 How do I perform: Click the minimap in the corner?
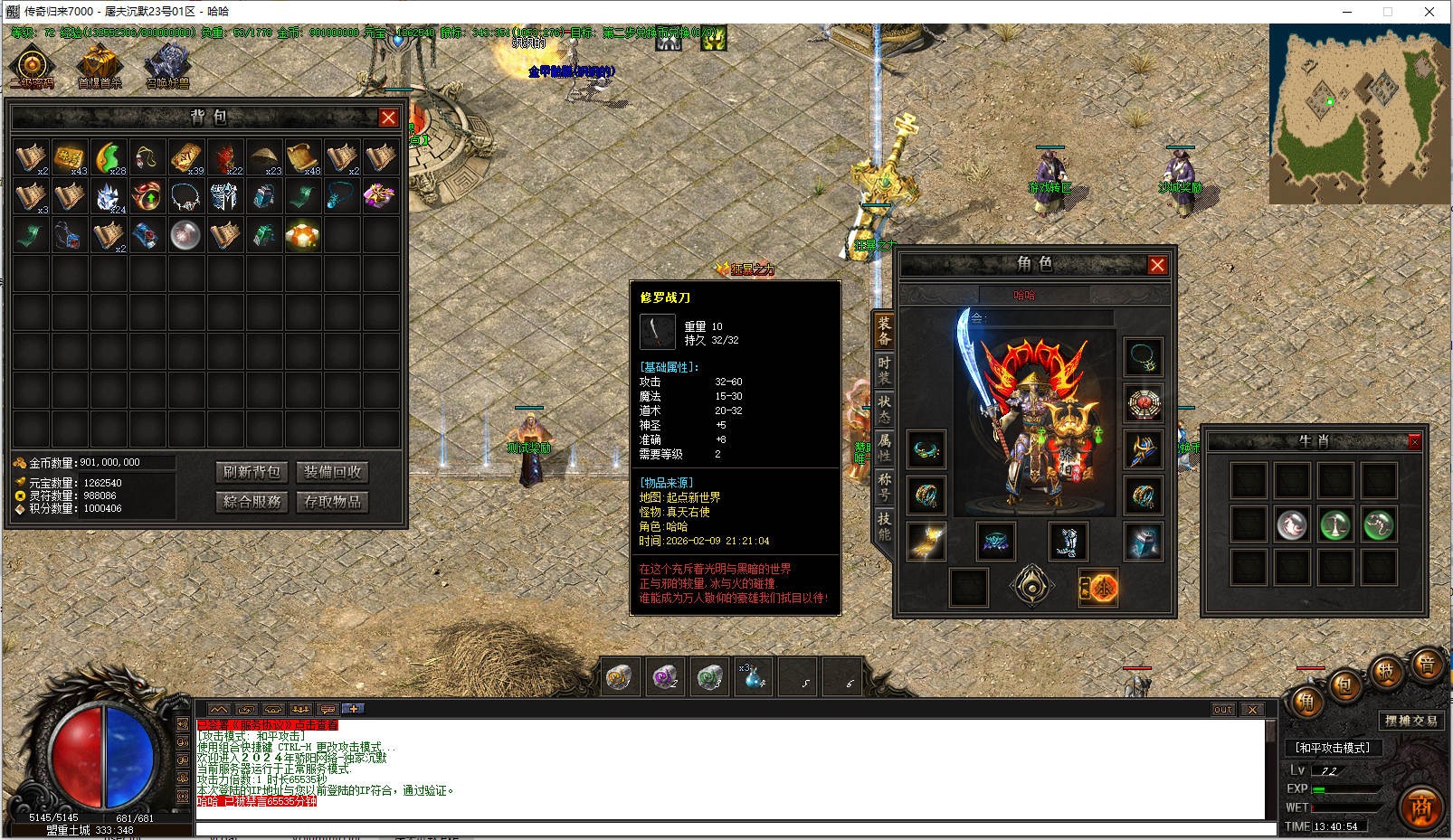click(1359, 113)
